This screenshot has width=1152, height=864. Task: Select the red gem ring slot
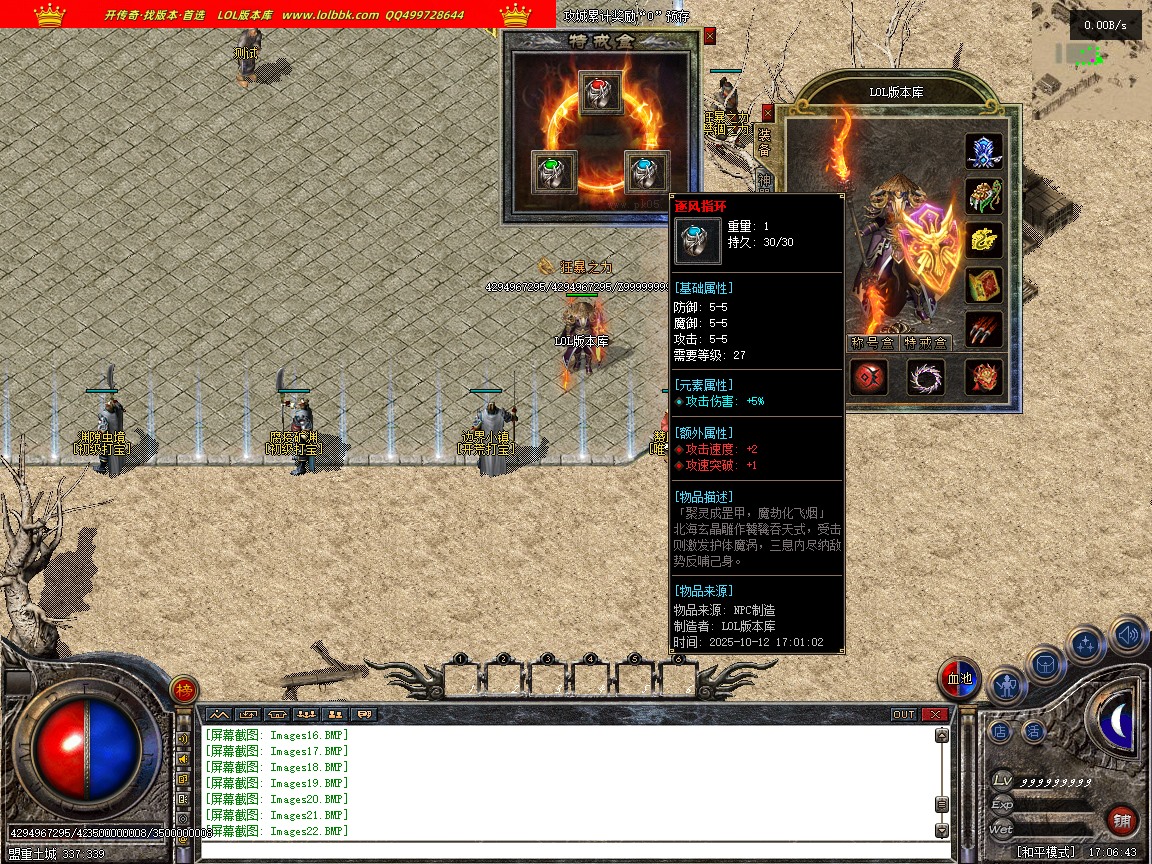coord(600,92)
